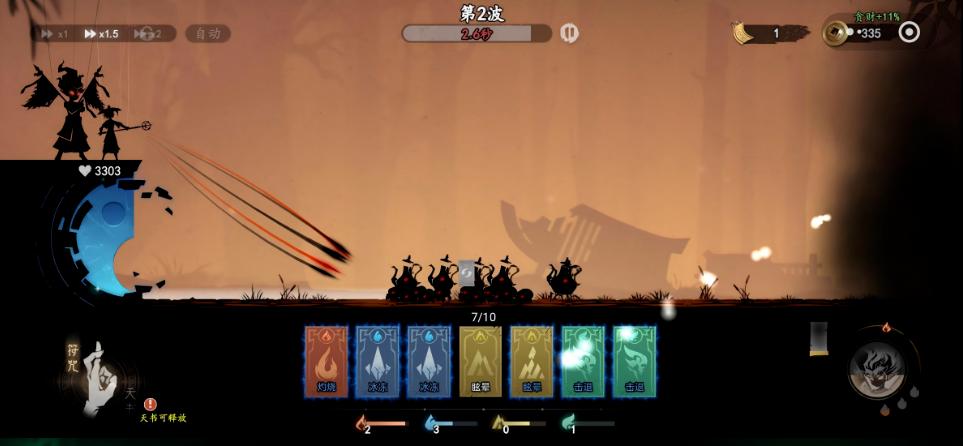Activate the 符咒 hand-sign talisman skill
The height and width of the screenshot is (446, 963).
[x=98, y=376]
